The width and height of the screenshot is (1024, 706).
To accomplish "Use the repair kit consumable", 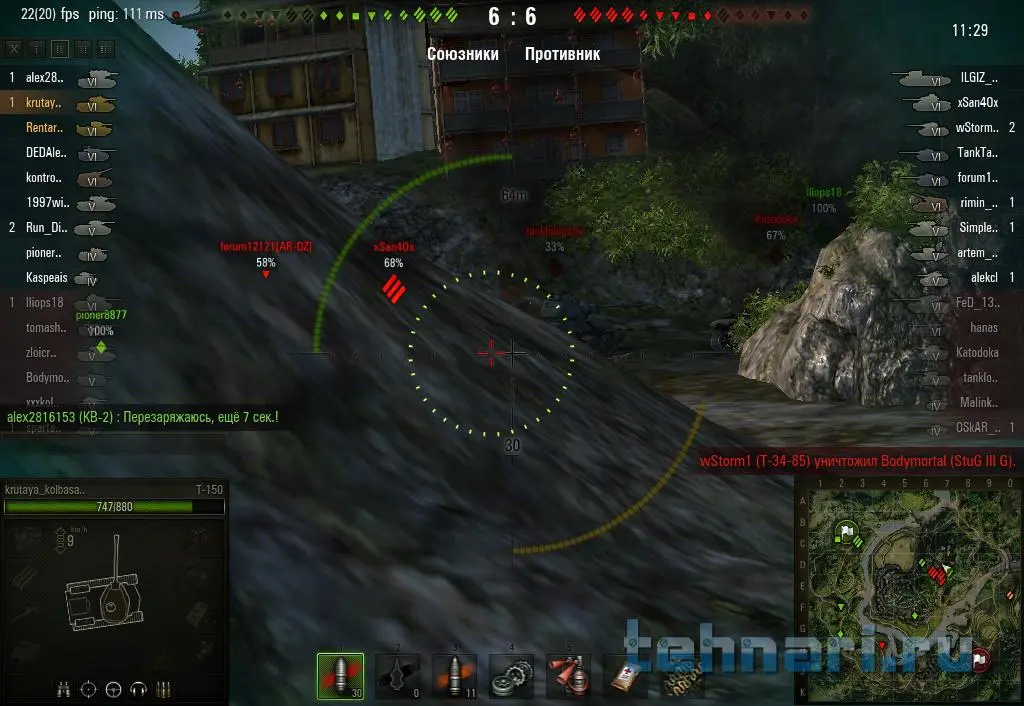I will point(513,676).
